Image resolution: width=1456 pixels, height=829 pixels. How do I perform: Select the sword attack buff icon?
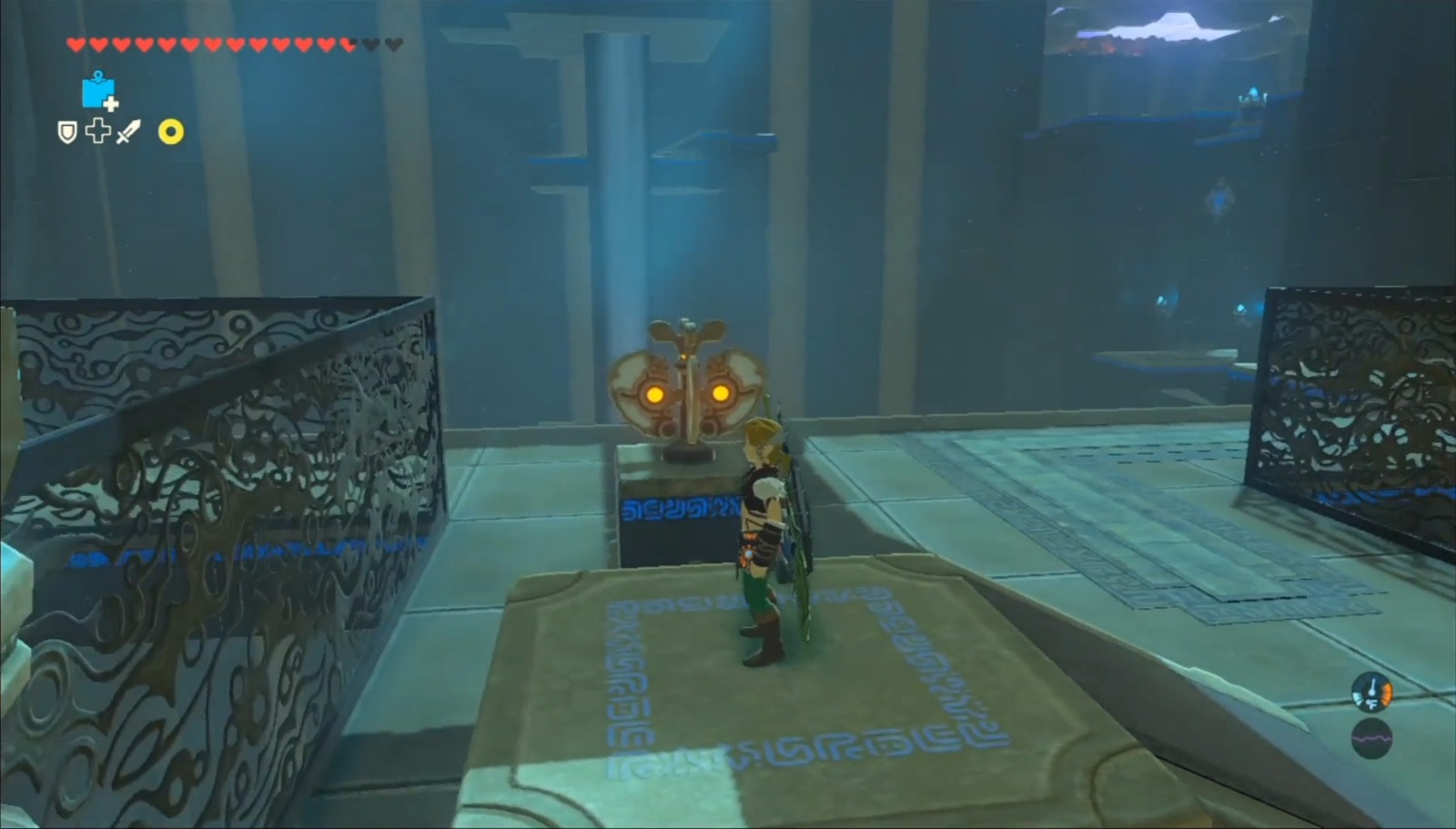pyautogui.click(x=127, y=133)
